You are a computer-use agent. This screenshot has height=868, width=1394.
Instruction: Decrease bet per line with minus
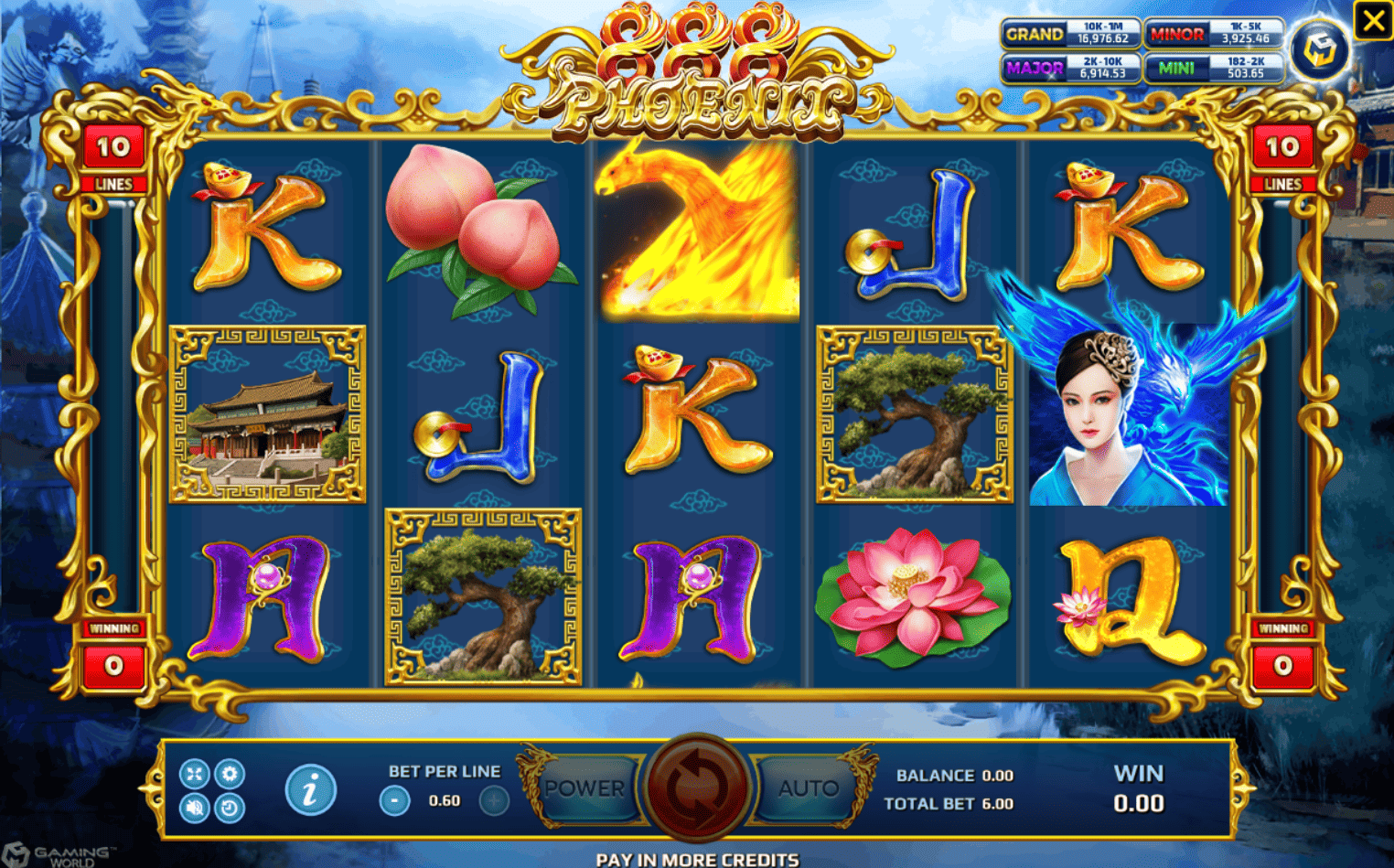pos(394,801)
